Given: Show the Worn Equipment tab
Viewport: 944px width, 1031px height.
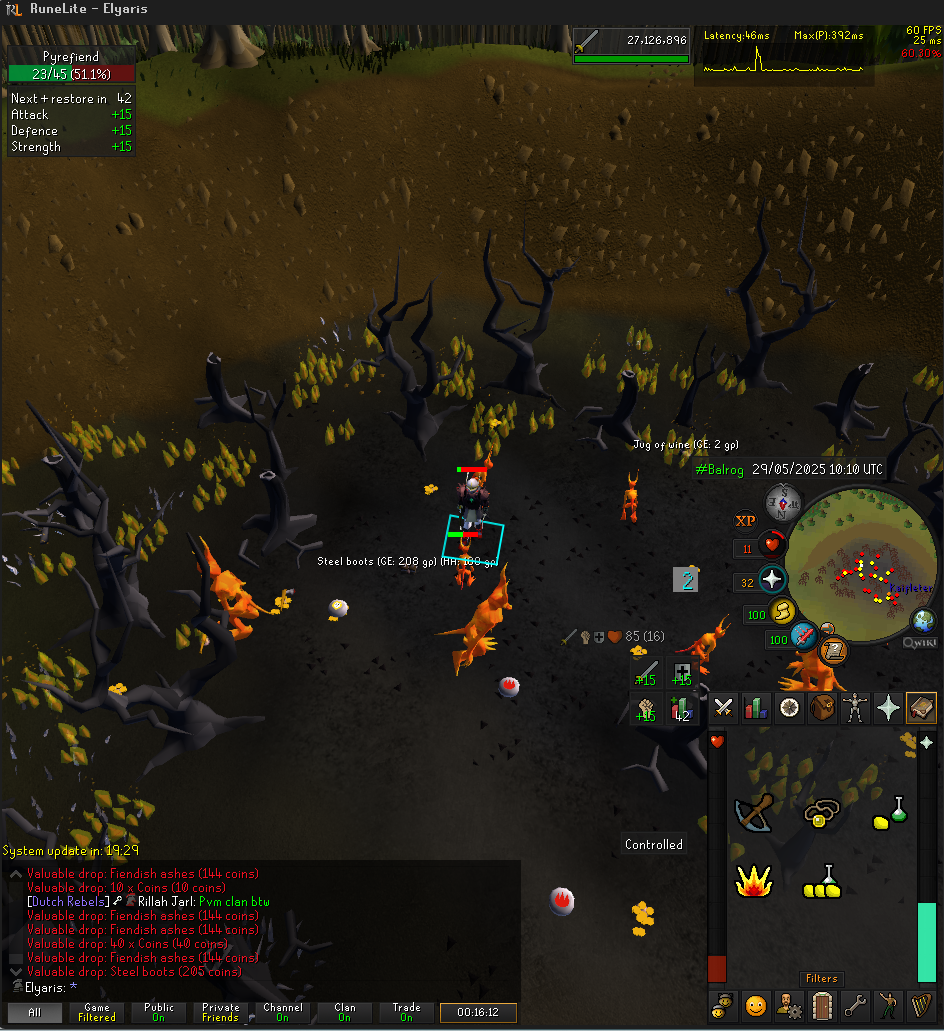Looking at the screenshot, I should [x=855, y=708].
